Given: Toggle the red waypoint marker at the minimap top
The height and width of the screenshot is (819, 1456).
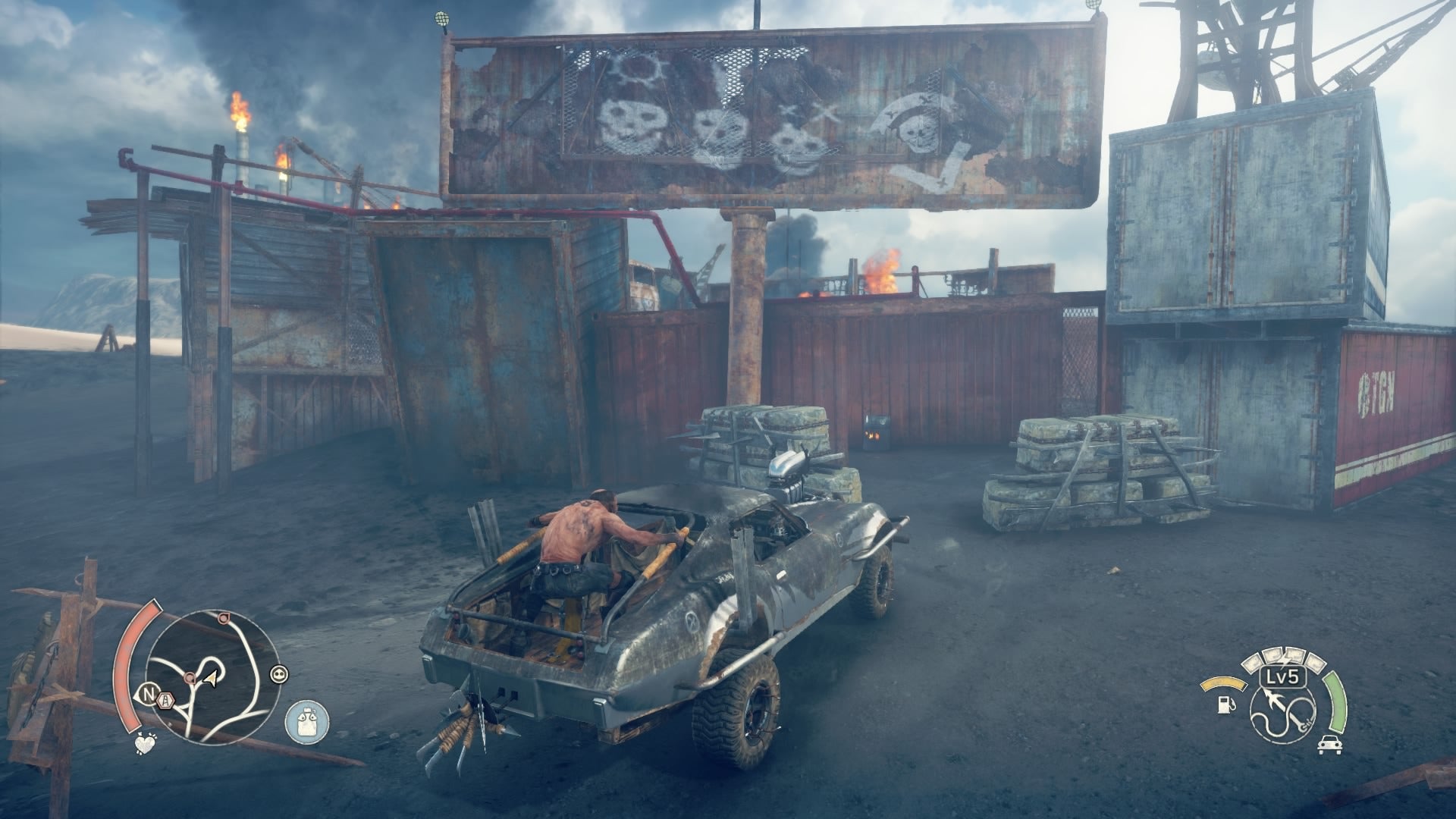Looking at the screenshot, I should coord(224,618).
